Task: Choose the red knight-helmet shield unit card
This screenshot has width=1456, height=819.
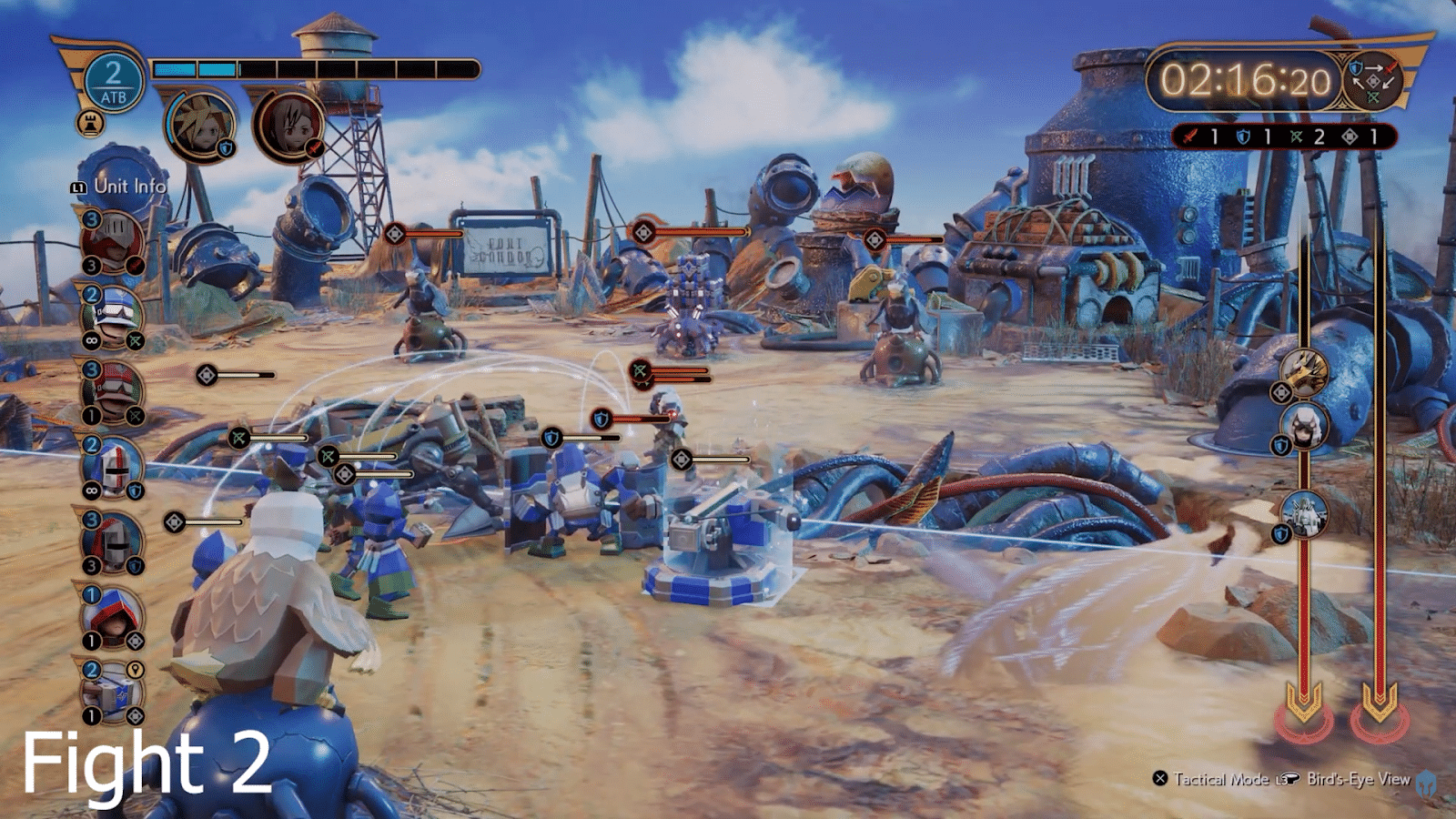Action: tap(113, 542)
